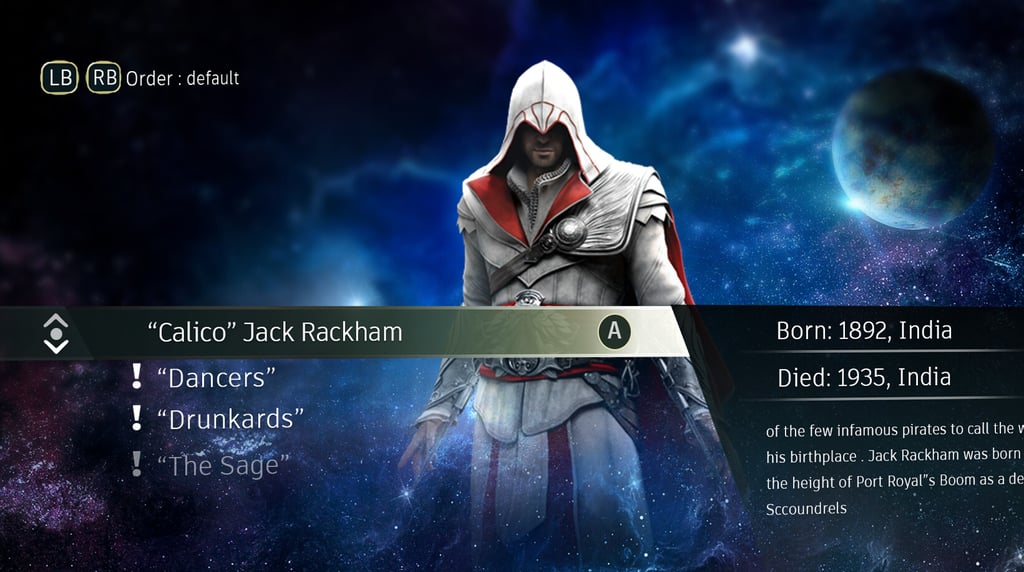Image resolution: width=1024 pixels, height=572 pixels.
Task: Click the up-down list scroll arrows icon
Action: pyautogui.click(x=57, y=332)
